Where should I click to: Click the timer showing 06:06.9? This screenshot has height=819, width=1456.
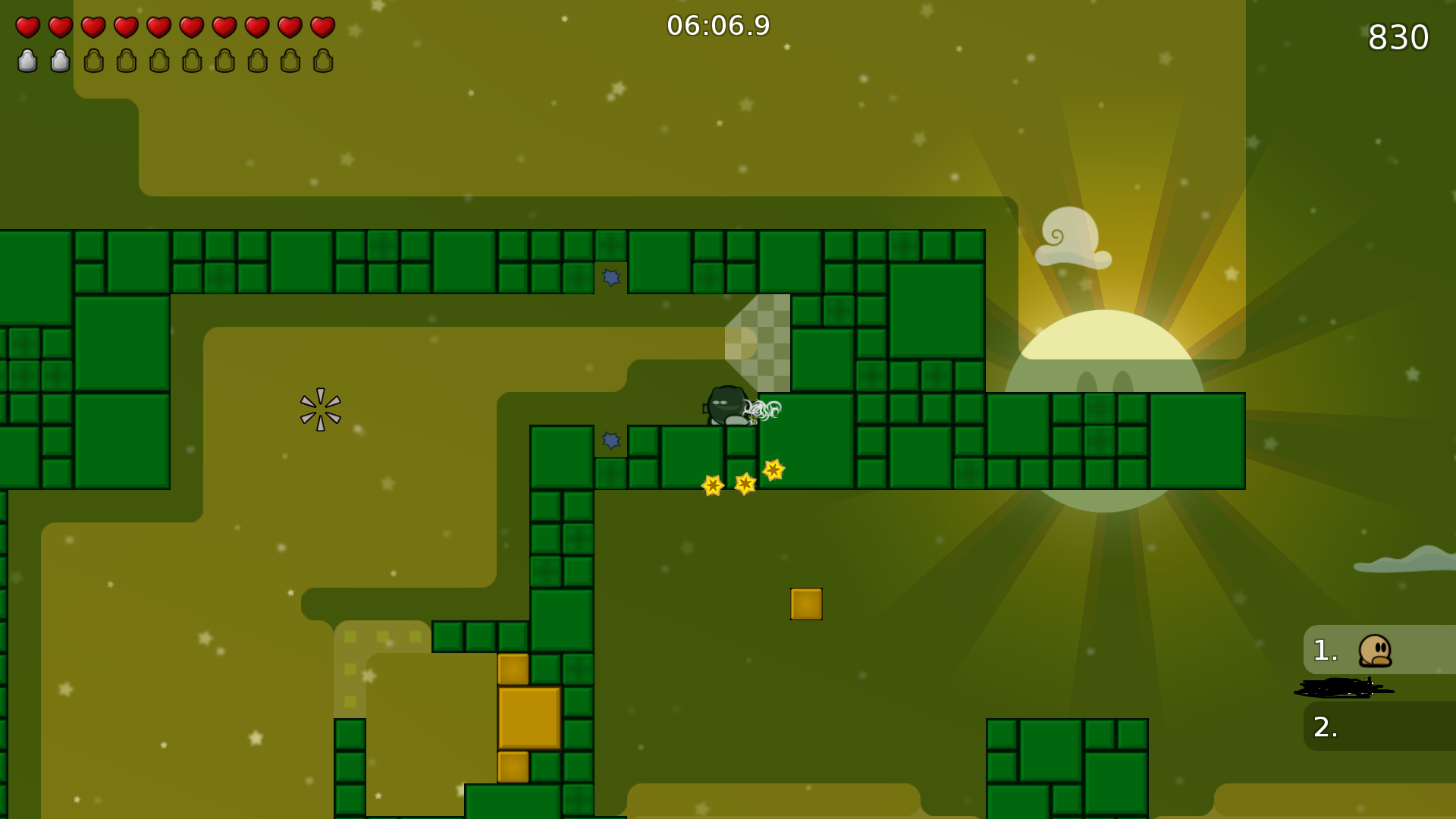click(x=717, y=25)
